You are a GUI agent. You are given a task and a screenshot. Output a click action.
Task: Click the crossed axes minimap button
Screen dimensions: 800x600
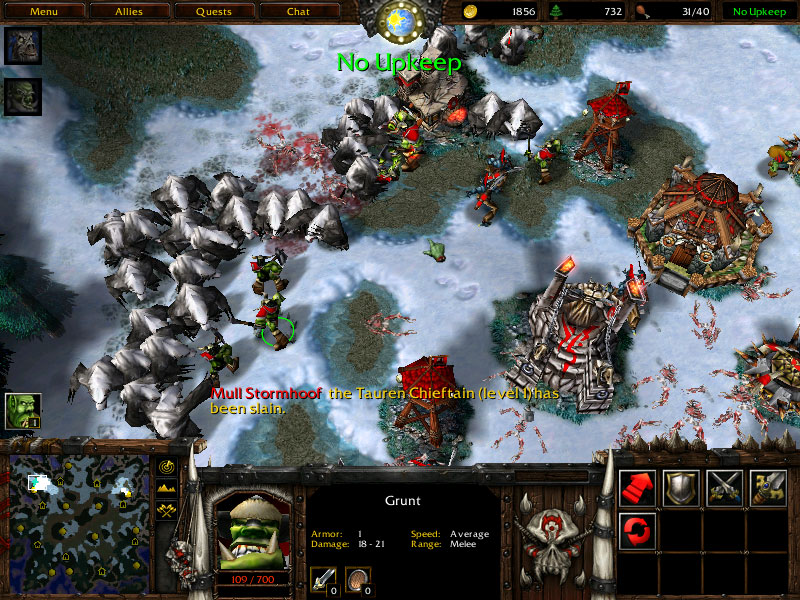pyautogui.click(x=167, y=511)
